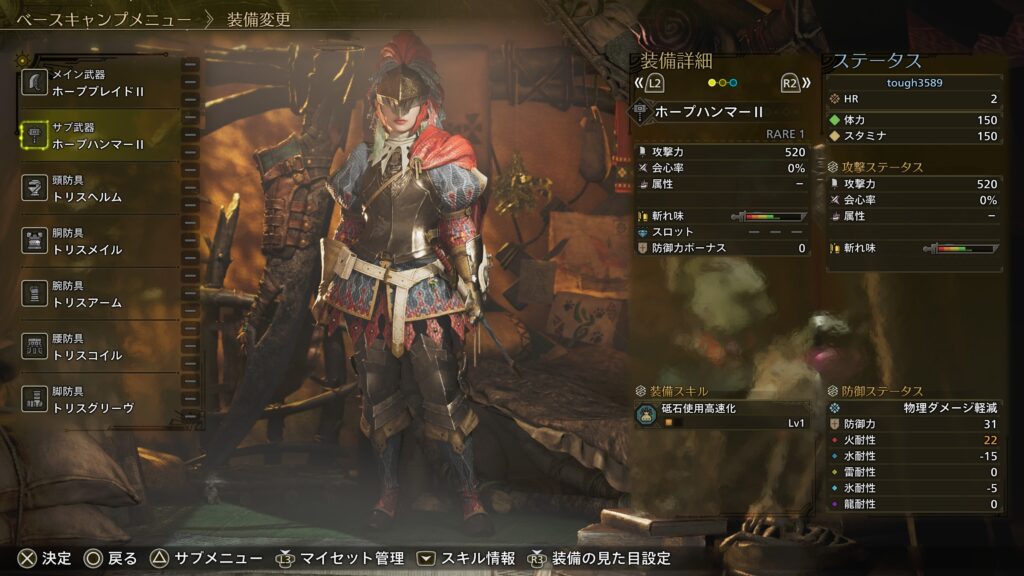Choose head armor トリスヘルム slot
The width and height of the screenshot is (1024, 576).
(98, 189)
